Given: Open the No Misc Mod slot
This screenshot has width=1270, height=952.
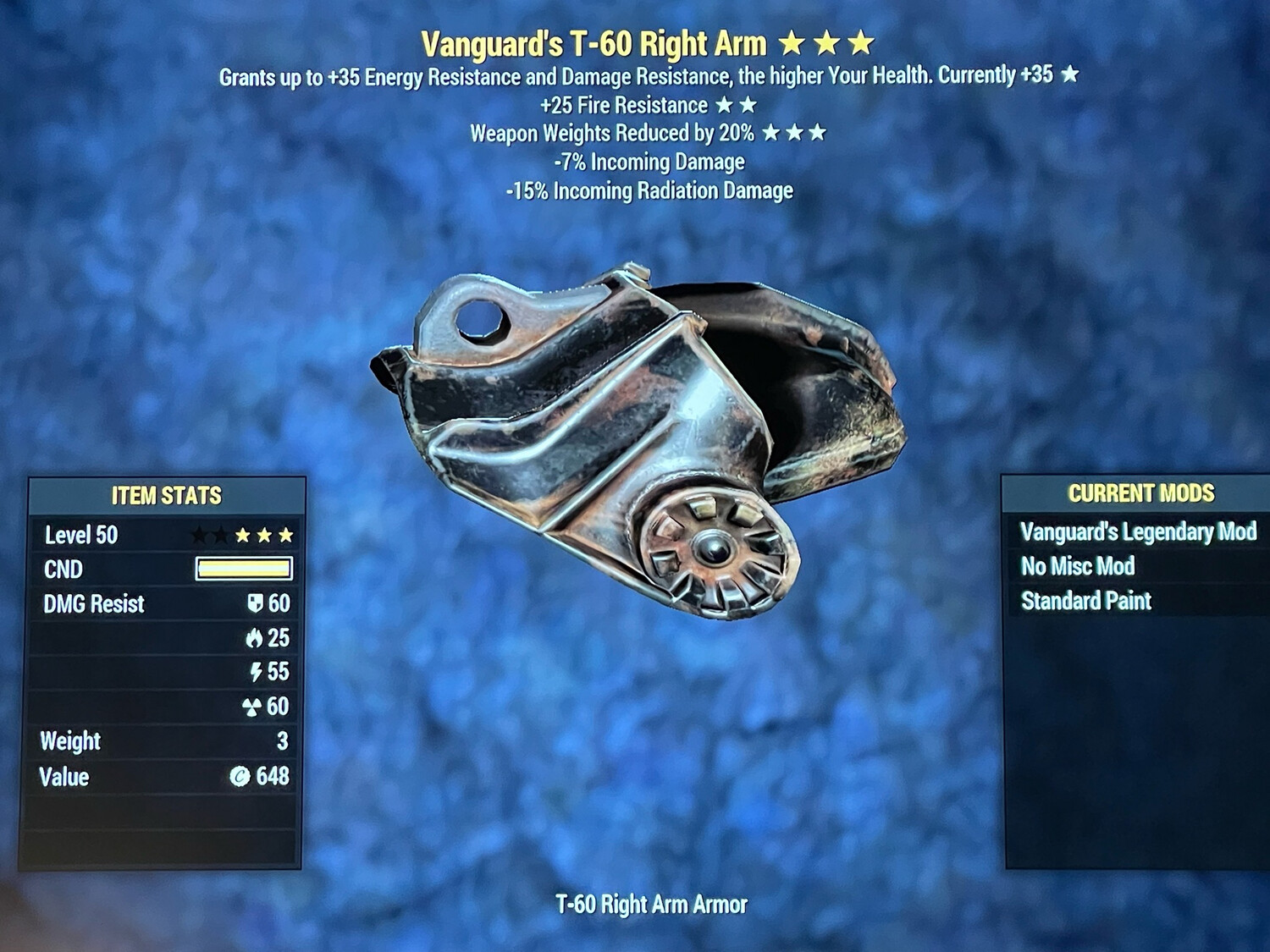Looking at the screenshot, I should point(1079,567).
